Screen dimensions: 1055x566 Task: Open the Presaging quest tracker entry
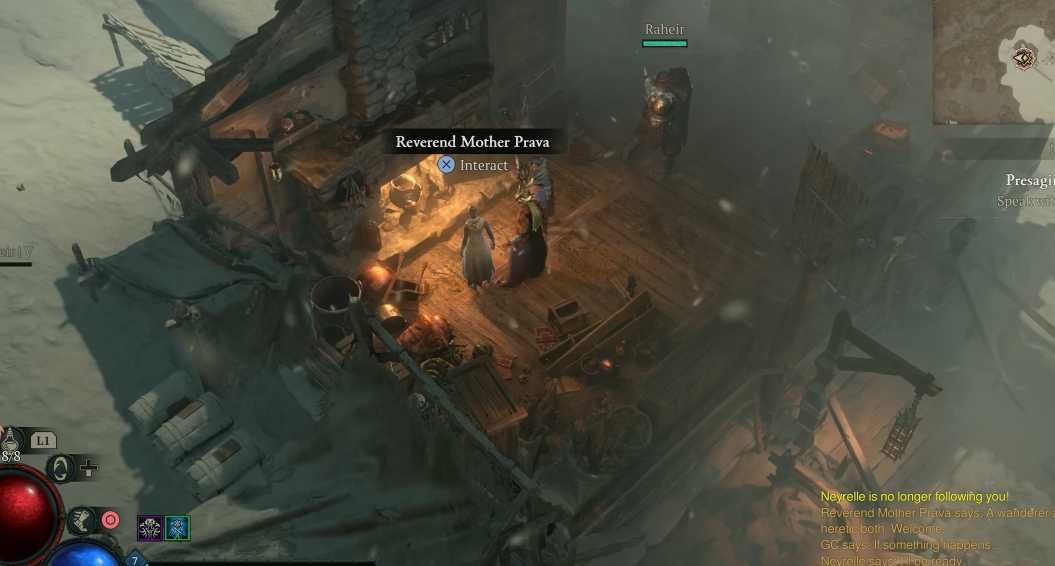tap(1030, 181)
